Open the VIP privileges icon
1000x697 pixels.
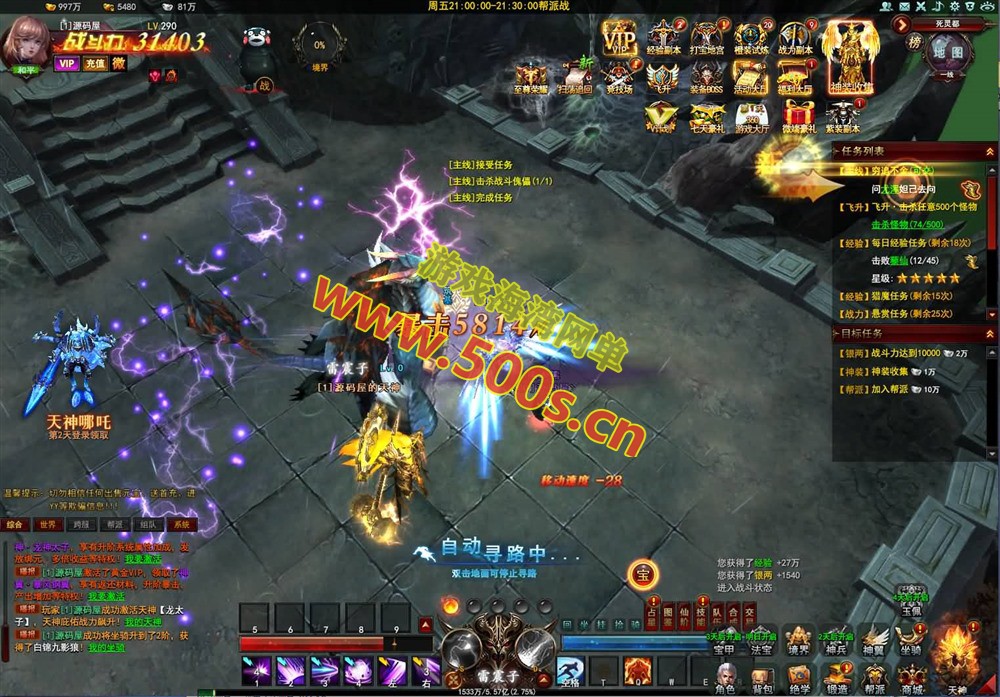[x=619, y=39]
